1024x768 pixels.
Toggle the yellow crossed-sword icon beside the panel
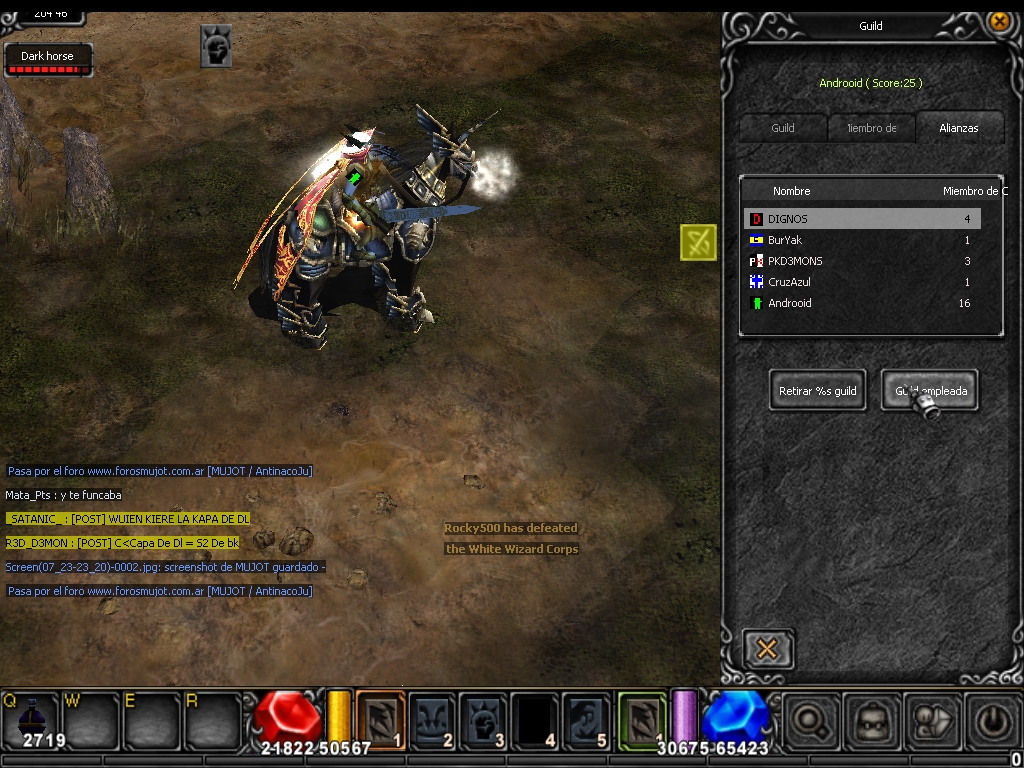[x=698, y=242]
